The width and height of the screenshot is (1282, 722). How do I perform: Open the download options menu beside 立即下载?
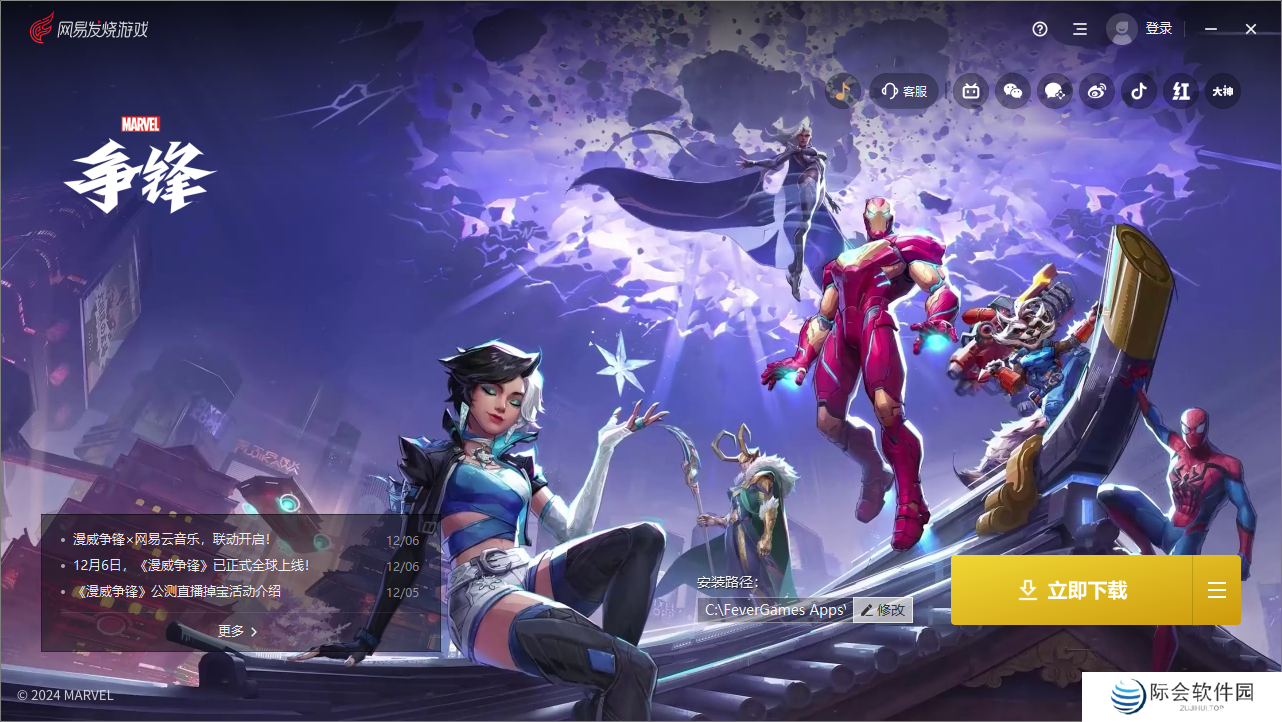pos(1216,591)
